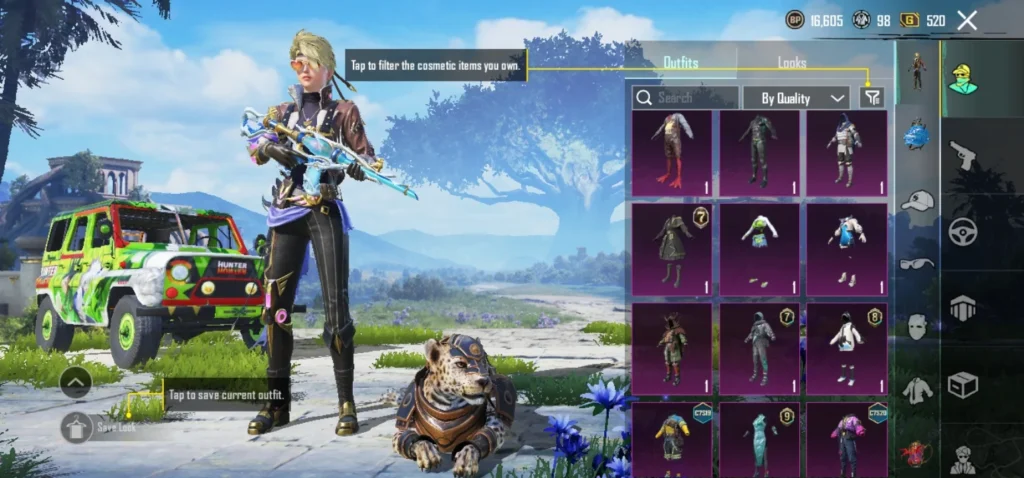This screenshot has width=1024, height=478.
Task: Switch to the pistol weapons section
Action: pyautogui.click(x=963, y=155)
